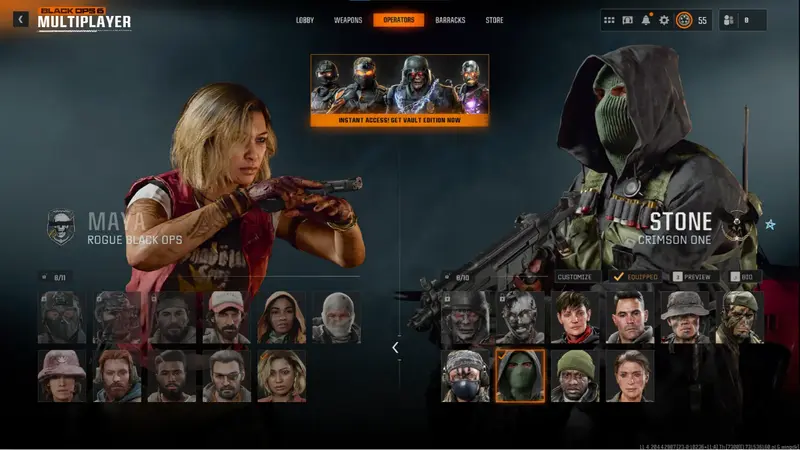
Task: Click the center left-pointing arrow
Action: [395, 347]
